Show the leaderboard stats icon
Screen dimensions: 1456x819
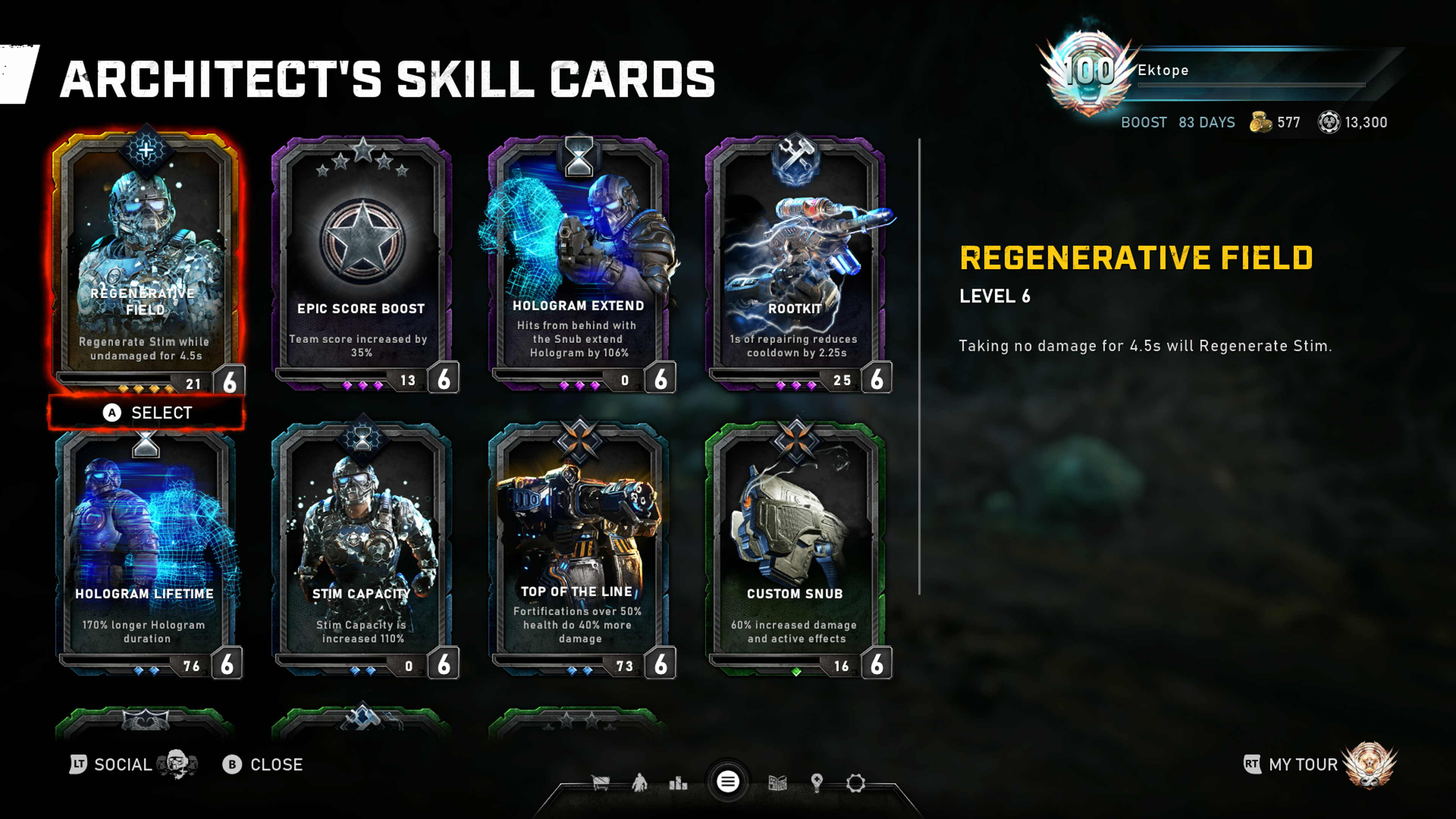pyautogui.click(x=678, y=783)
